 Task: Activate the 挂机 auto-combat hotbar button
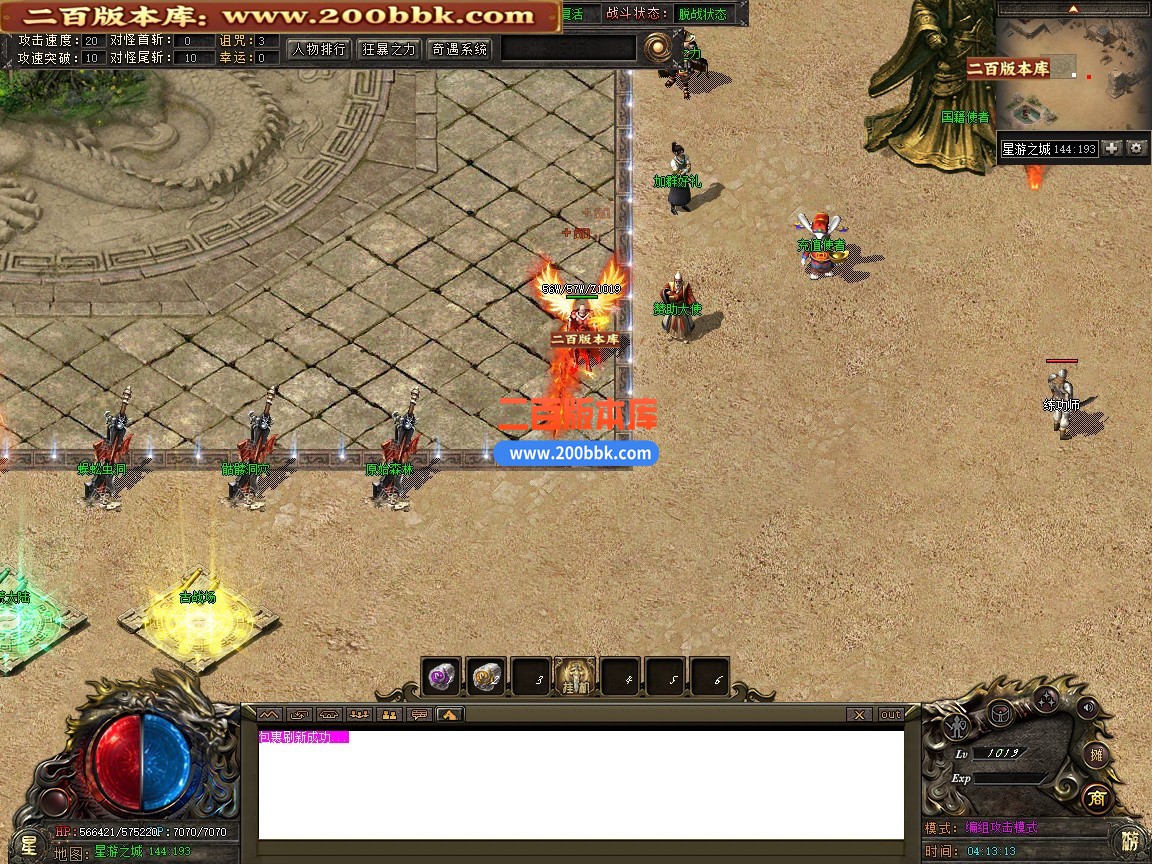coord(575,677)
